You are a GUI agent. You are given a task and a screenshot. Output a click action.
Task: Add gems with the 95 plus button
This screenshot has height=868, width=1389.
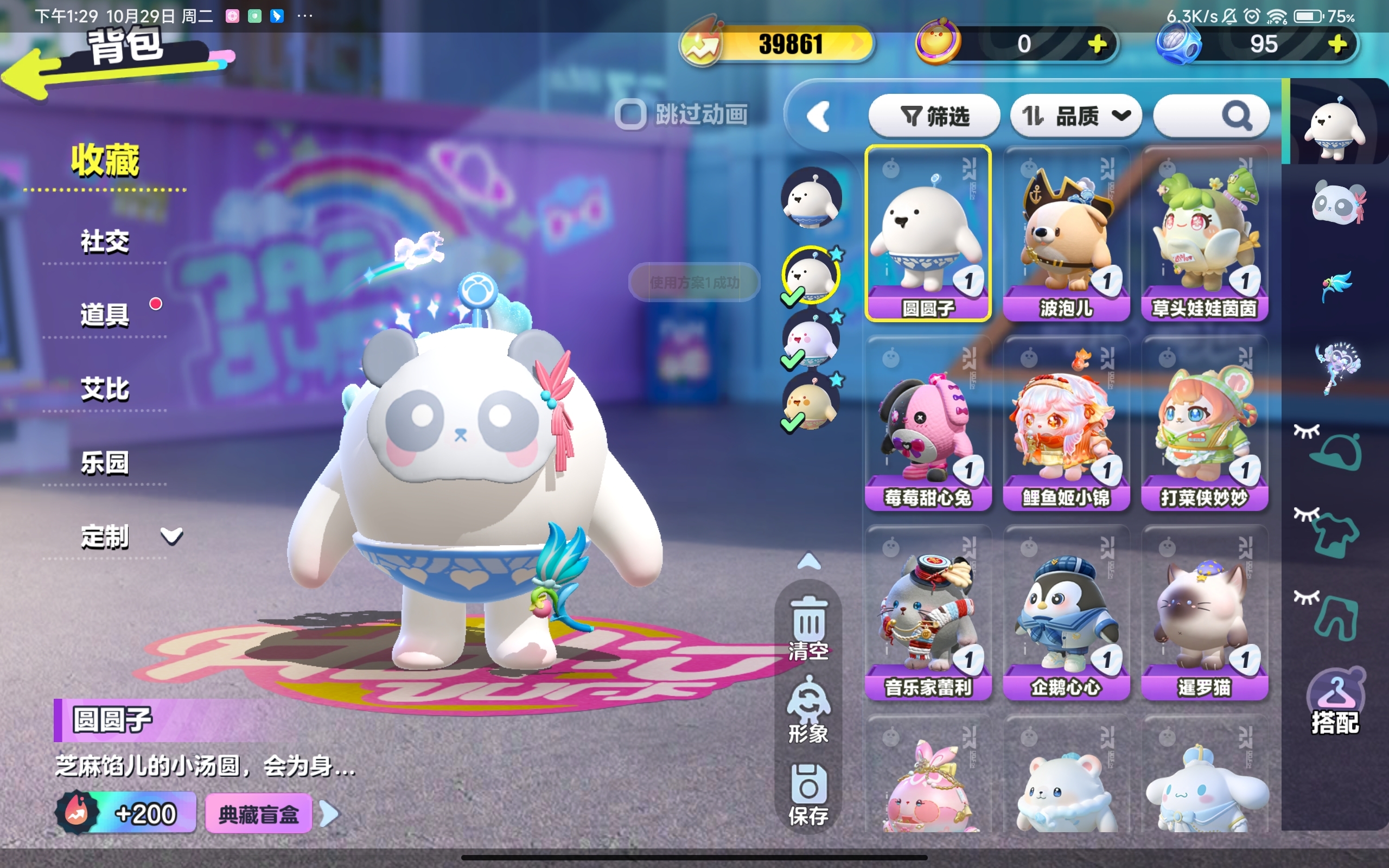1337,44
